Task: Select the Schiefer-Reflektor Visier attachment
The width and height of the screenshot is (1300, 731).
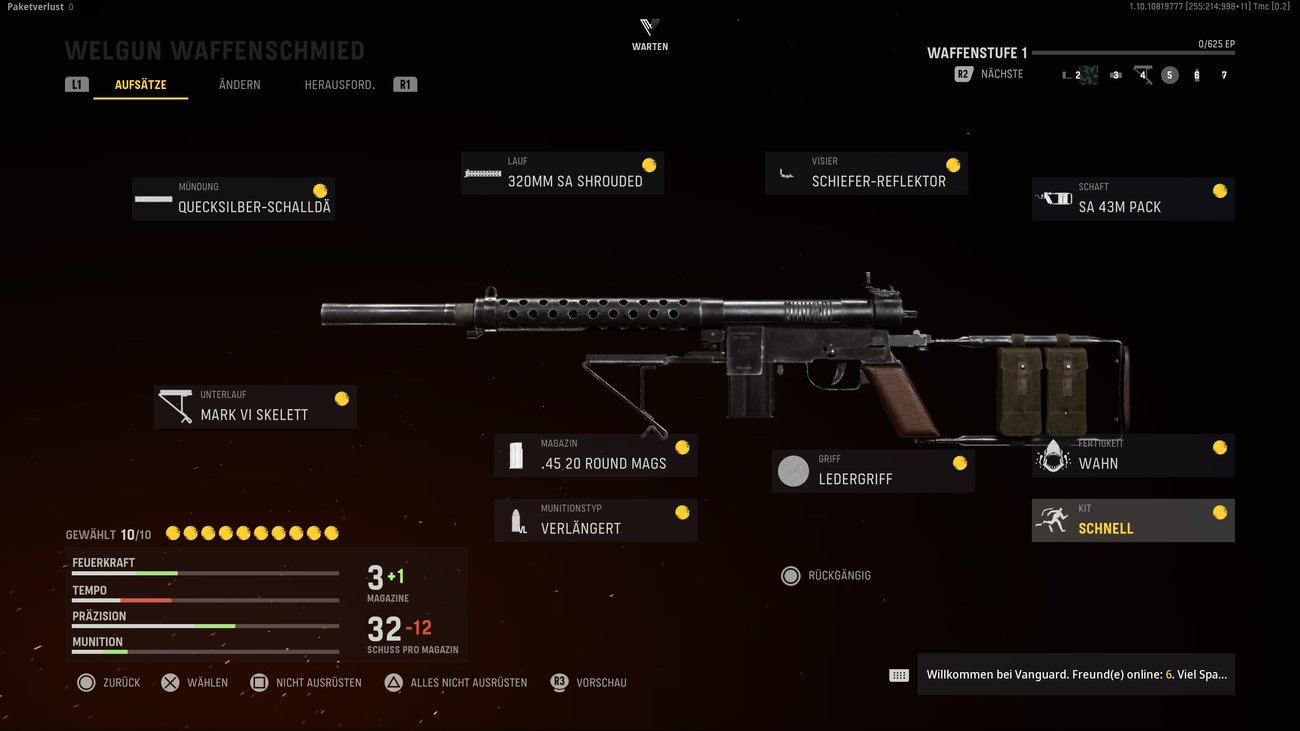Action: coord(866,173)
